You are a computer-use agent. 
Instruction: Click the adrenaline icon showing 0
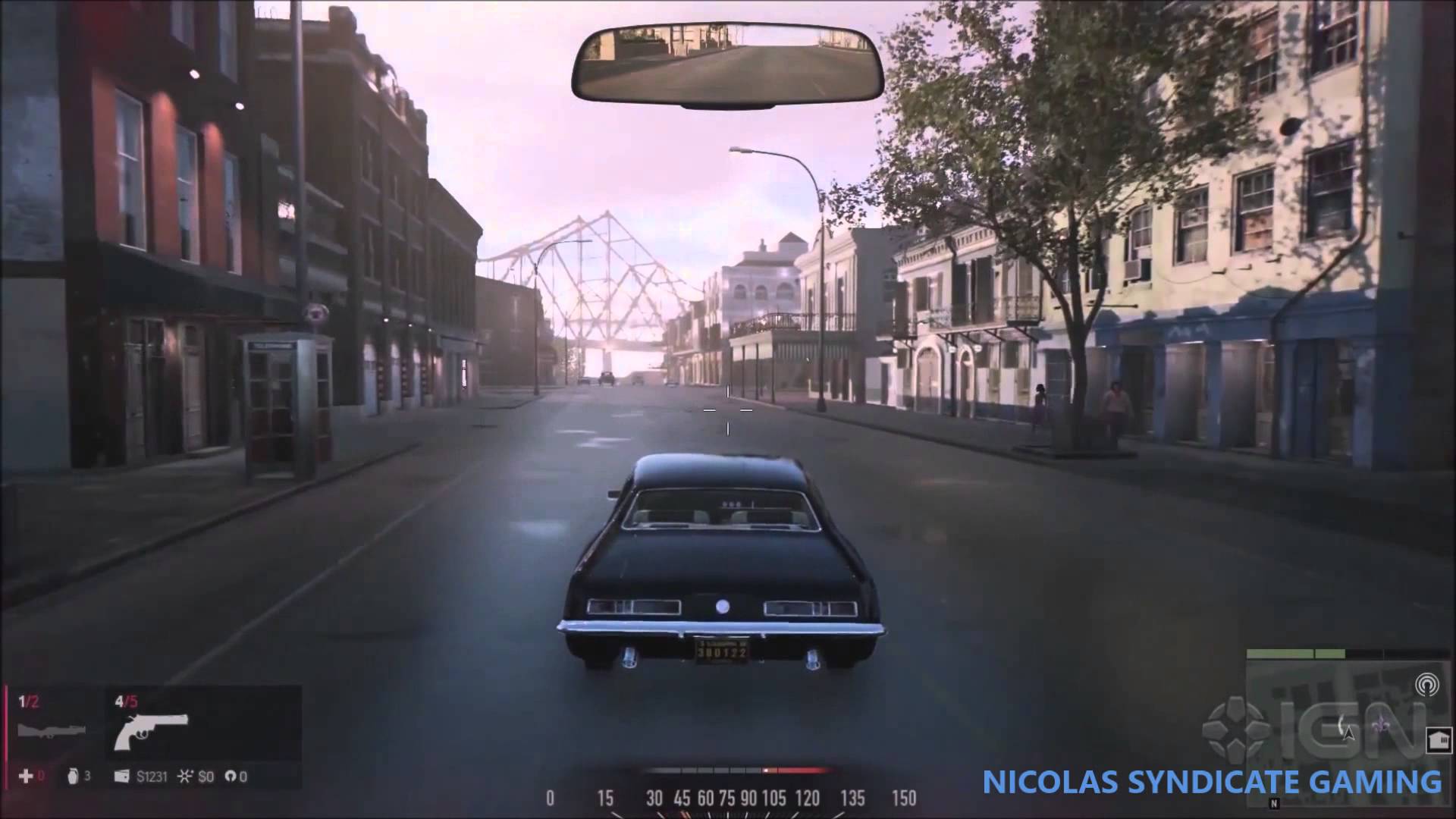pos(231,777)
